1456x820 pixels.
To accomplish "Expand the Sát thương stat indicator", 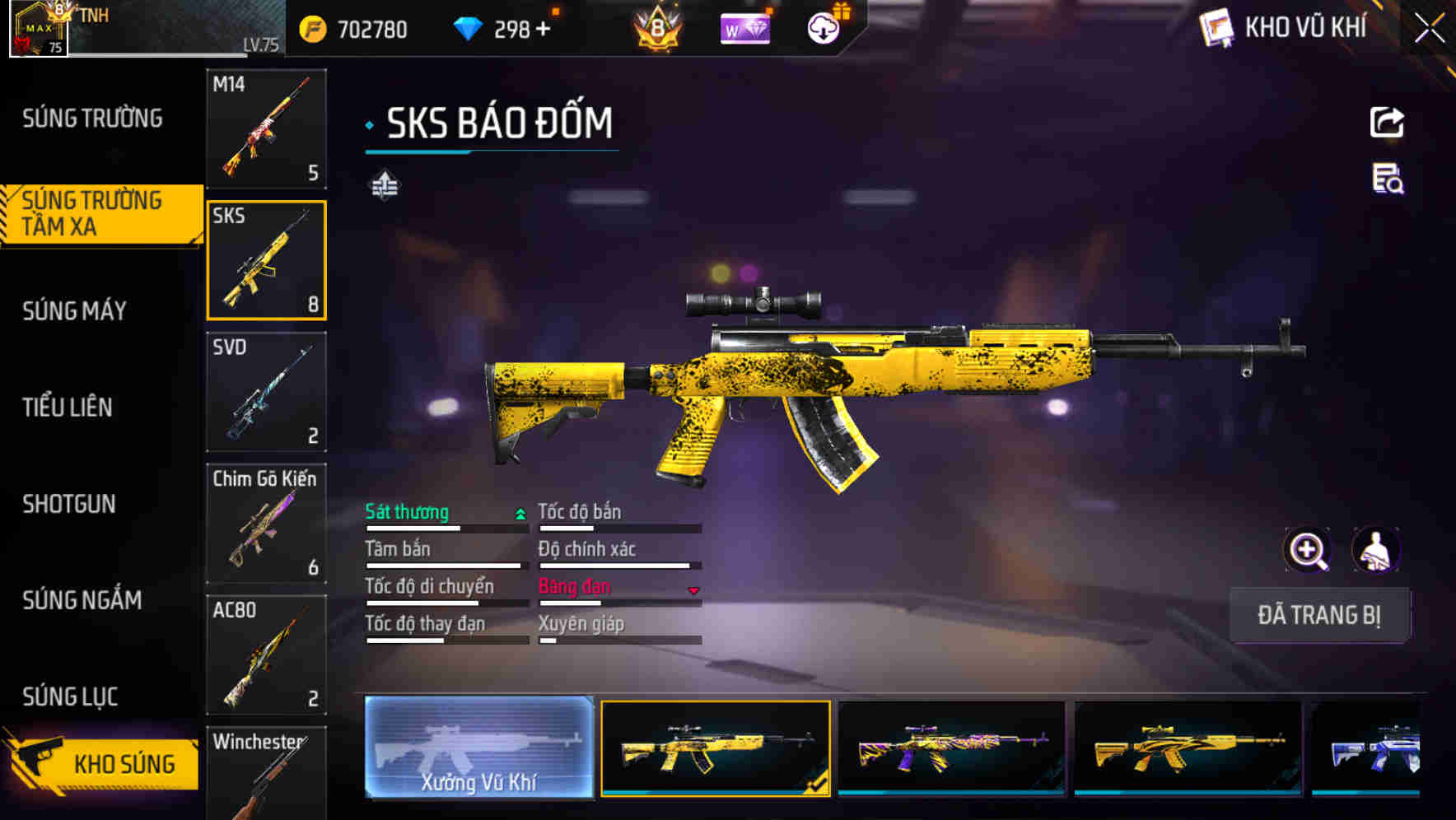I will [519, 512].
